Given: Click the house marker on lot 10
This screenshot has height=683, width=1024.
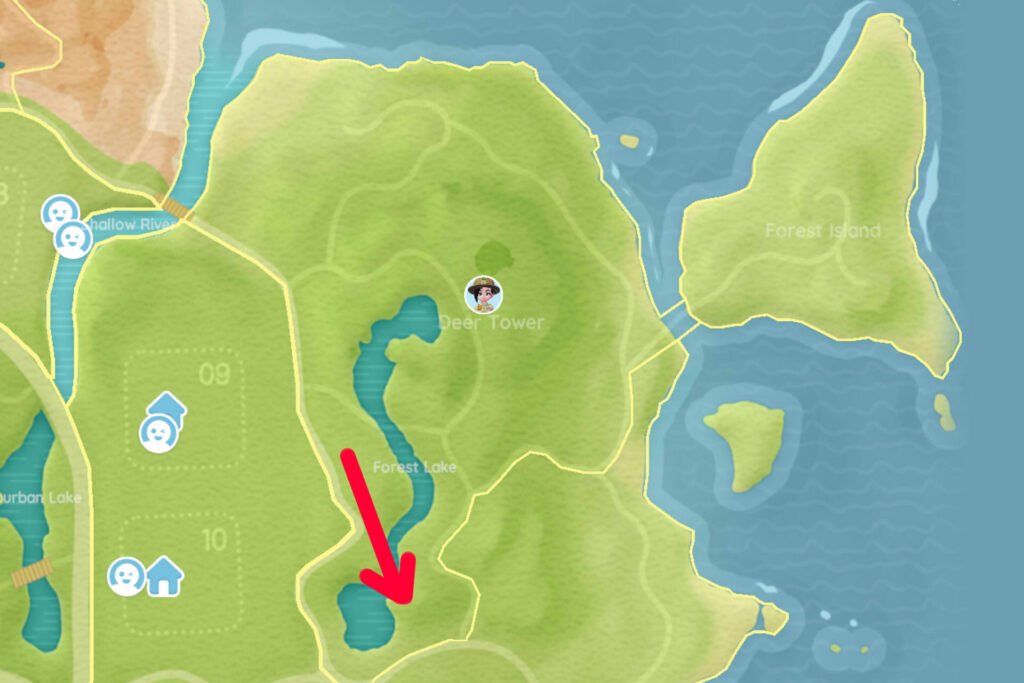Looking at the screenshot, I should point(165,577).
